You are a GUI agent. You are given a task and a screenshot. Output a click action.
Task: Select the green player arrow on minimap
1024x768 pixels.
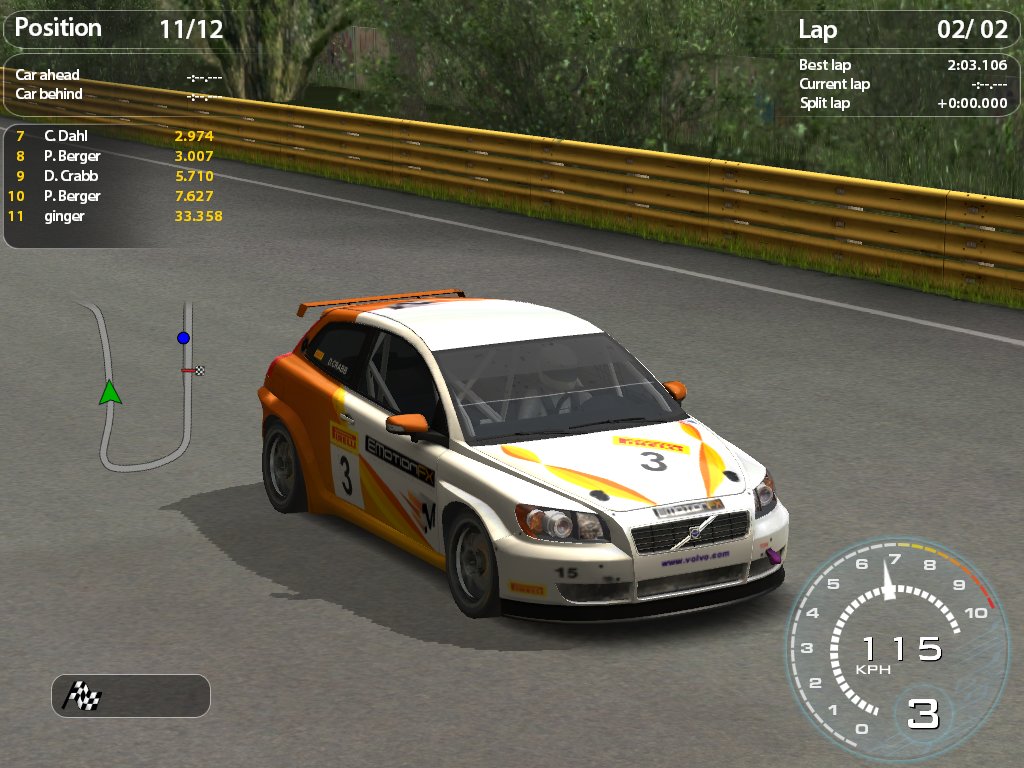(x=110, y=392)
